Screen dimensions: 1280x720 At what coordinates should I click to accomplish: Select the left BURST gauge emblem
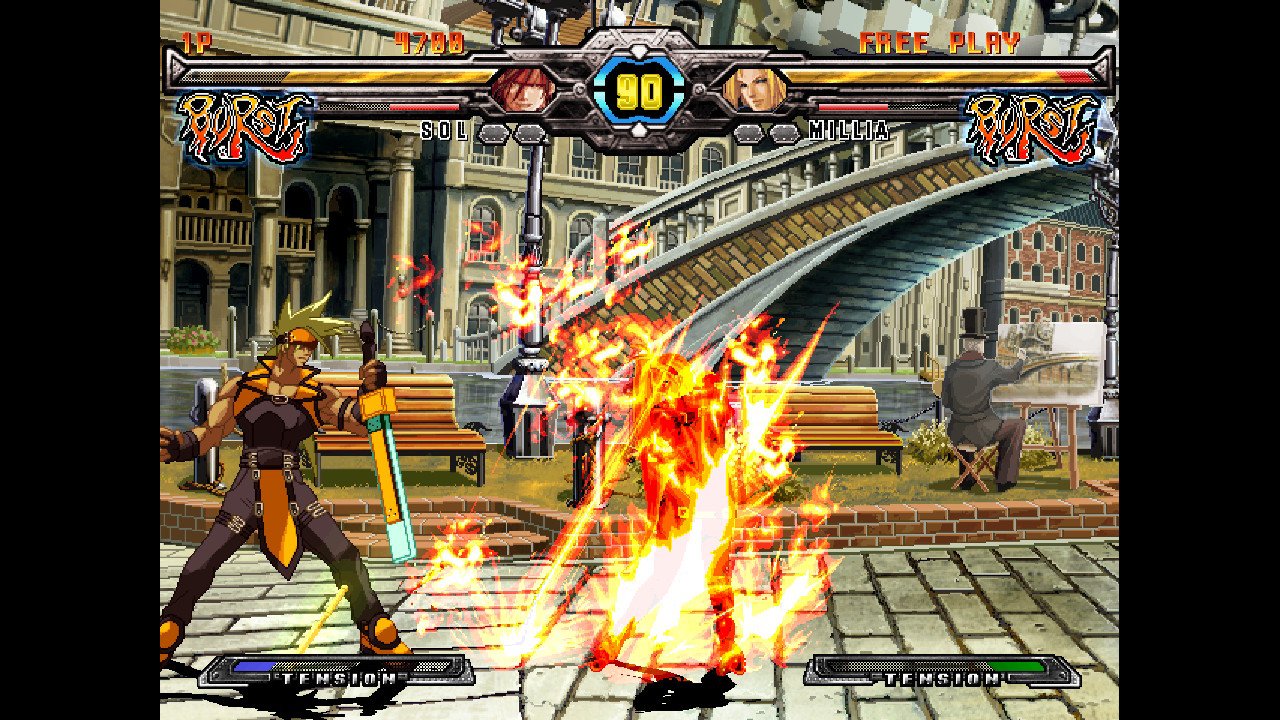click(242, 122)
